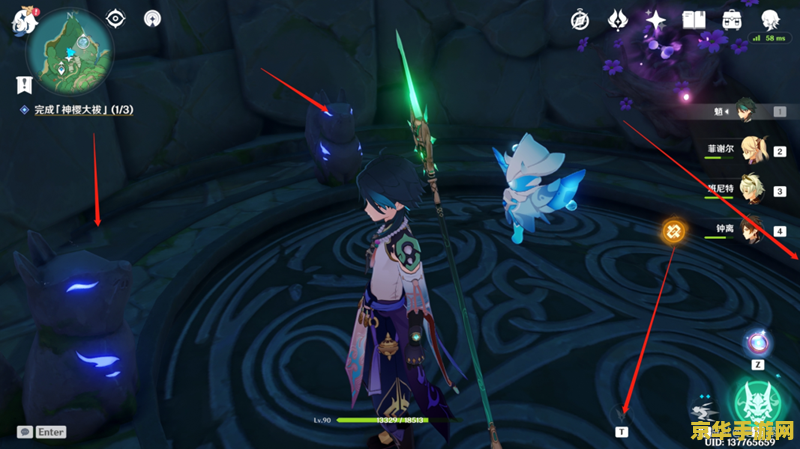Screen dimensions: 800x449
Task: Select the active character 魈 in party list
Action: coord(746,110)
